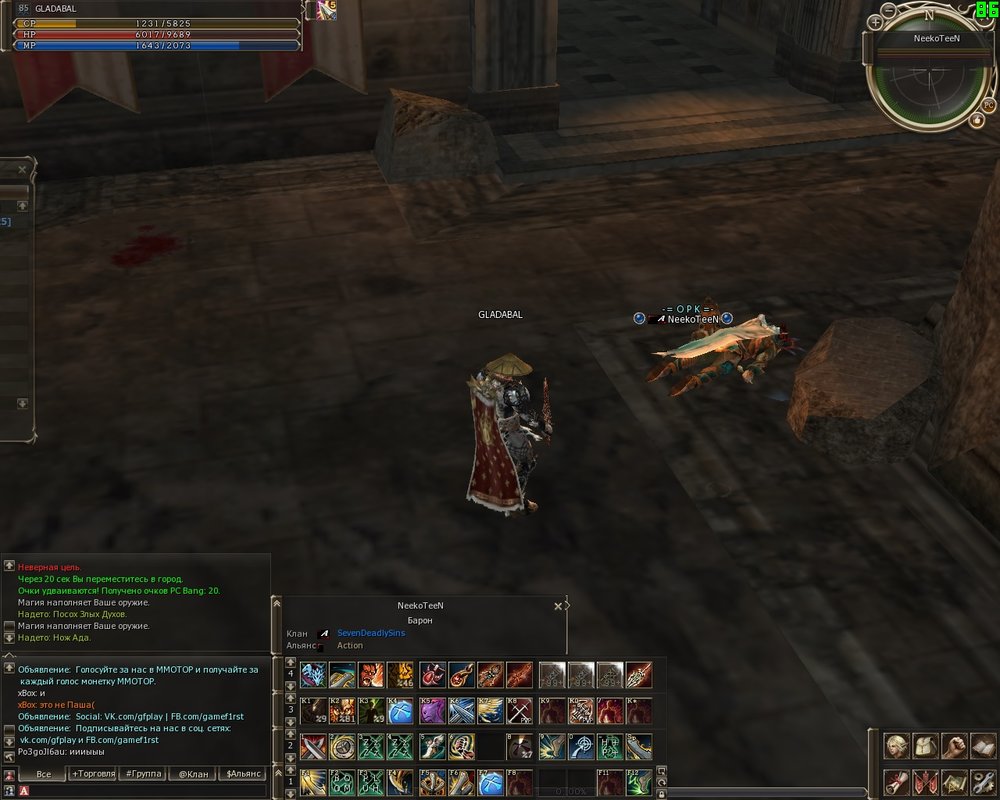Close the NeekoTeeN target window
The height and width of the screenshot is (800, 1000).
click(558, 606)
